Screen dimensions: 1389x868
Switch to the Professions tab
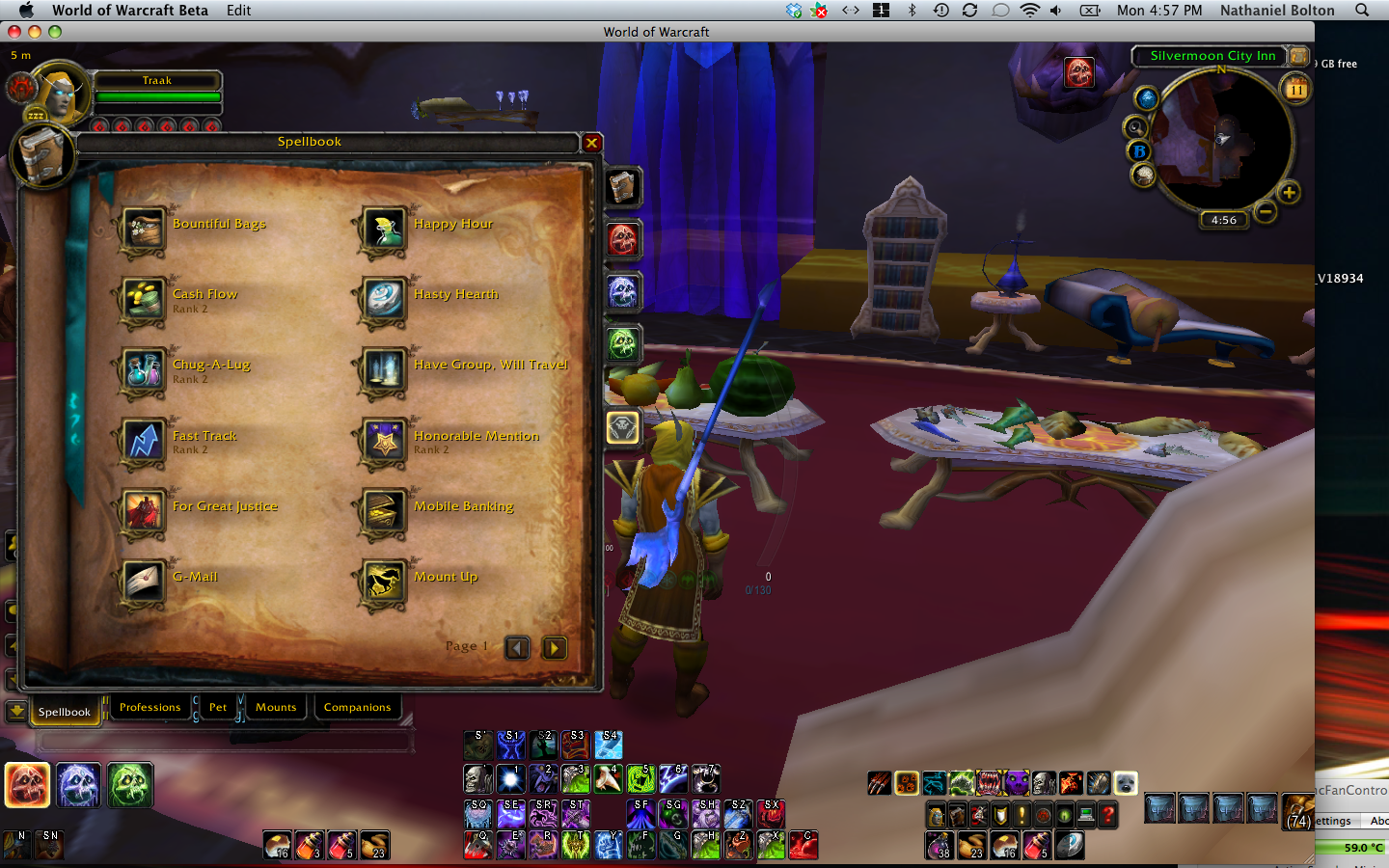(150, 707)
